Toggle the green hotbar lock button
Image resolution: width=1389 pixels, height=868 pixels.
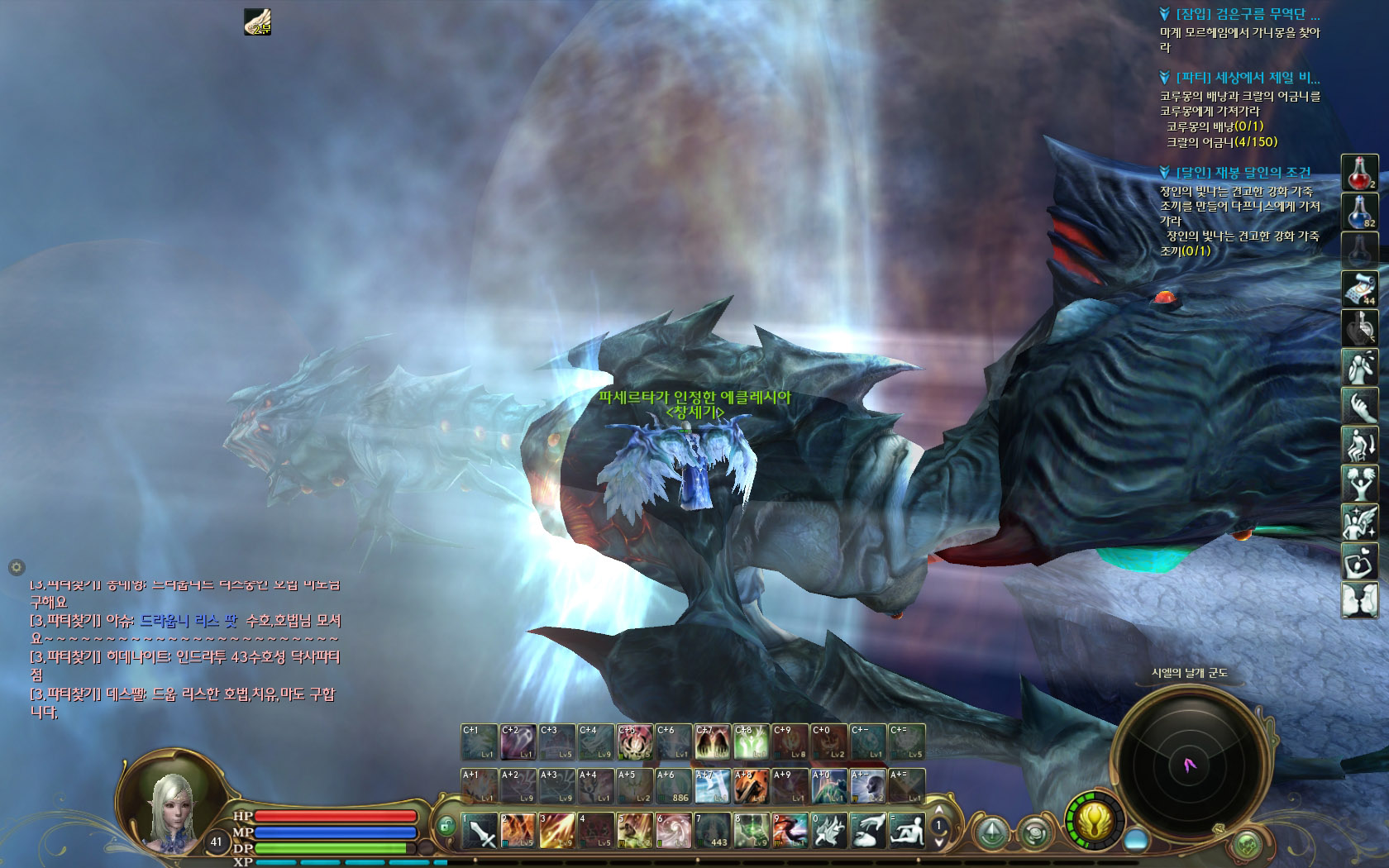click(446, 824)
